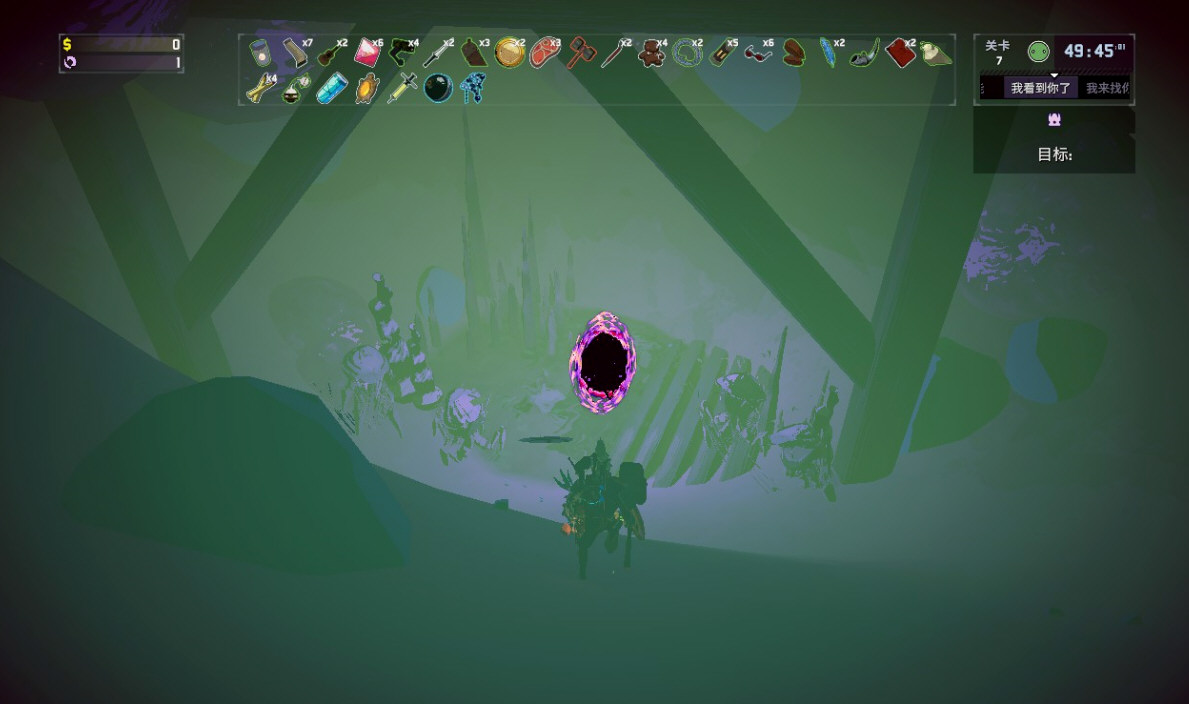This screenshot has width=1189, height=704.
Task: Select the brown Leeching Seed item
Action: point(793,52)
